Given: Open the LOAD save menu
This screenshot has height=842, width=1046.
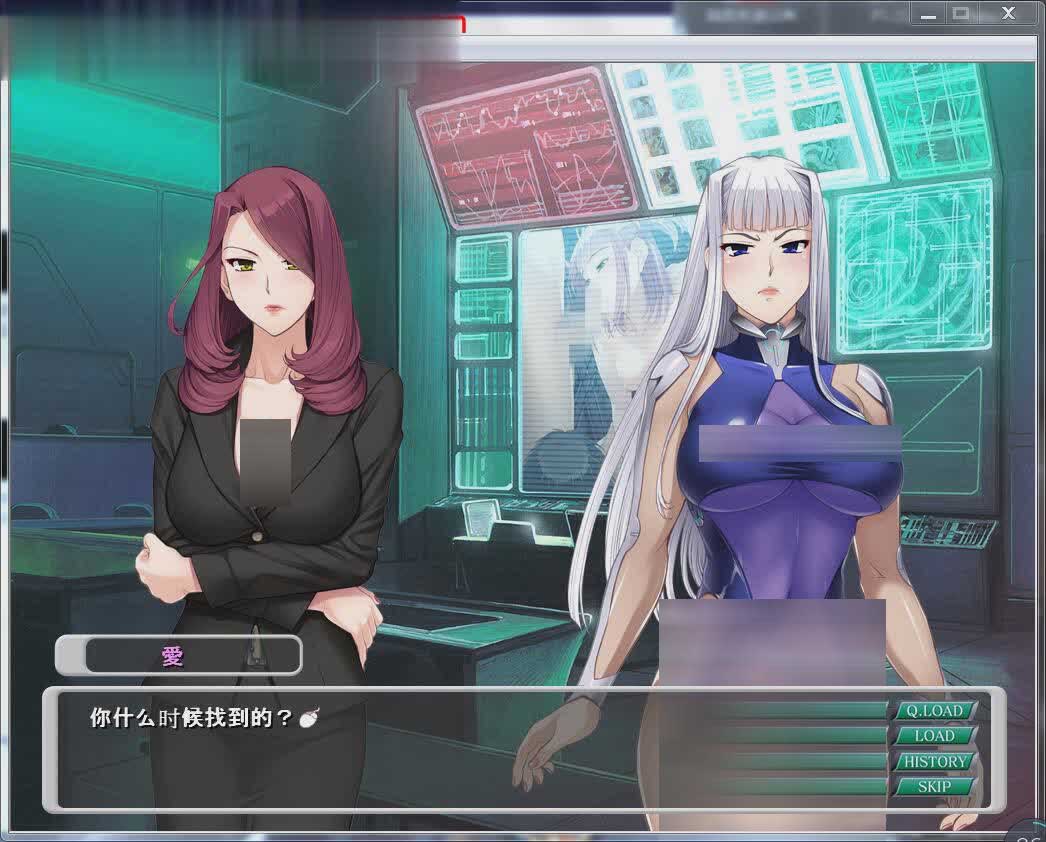Looking at the screenshot, I should (x=934, y=736).
